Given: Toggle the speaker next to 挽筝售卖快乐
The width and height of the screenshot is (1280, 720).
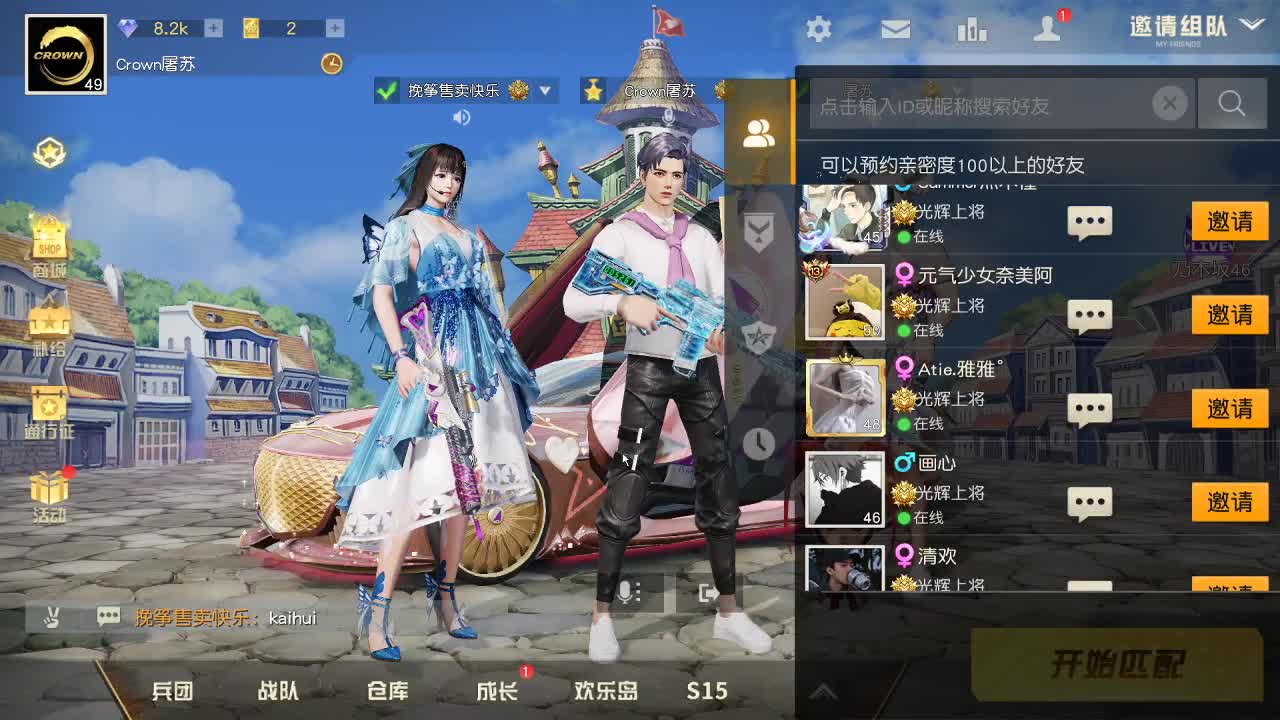Looking at the screenshot, I should pyautogui.click(x=460, y=117).
